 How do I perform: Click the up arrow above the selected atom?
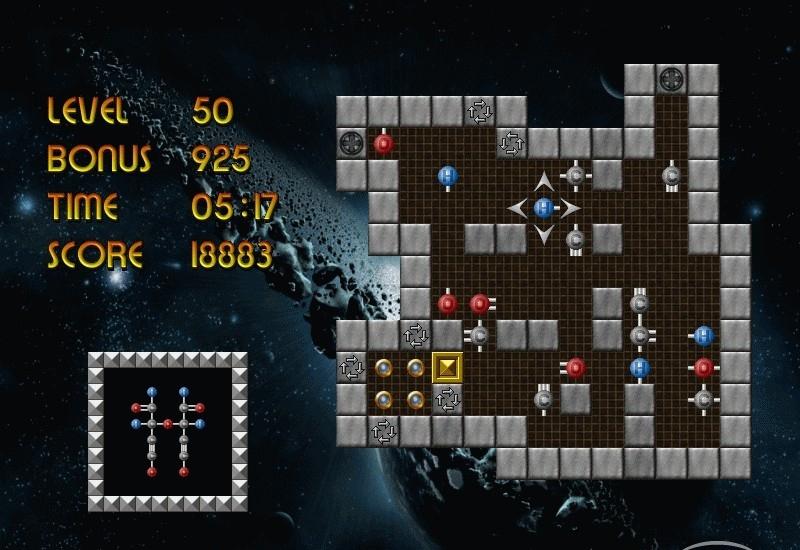point(543,182)
